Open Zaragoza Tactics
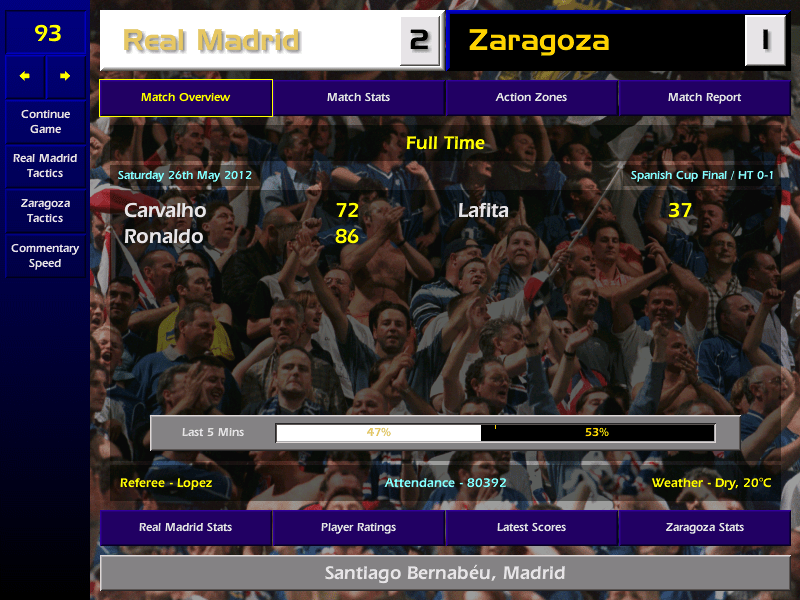The height and width of the screenshot is (600, 800). point(45,211)
